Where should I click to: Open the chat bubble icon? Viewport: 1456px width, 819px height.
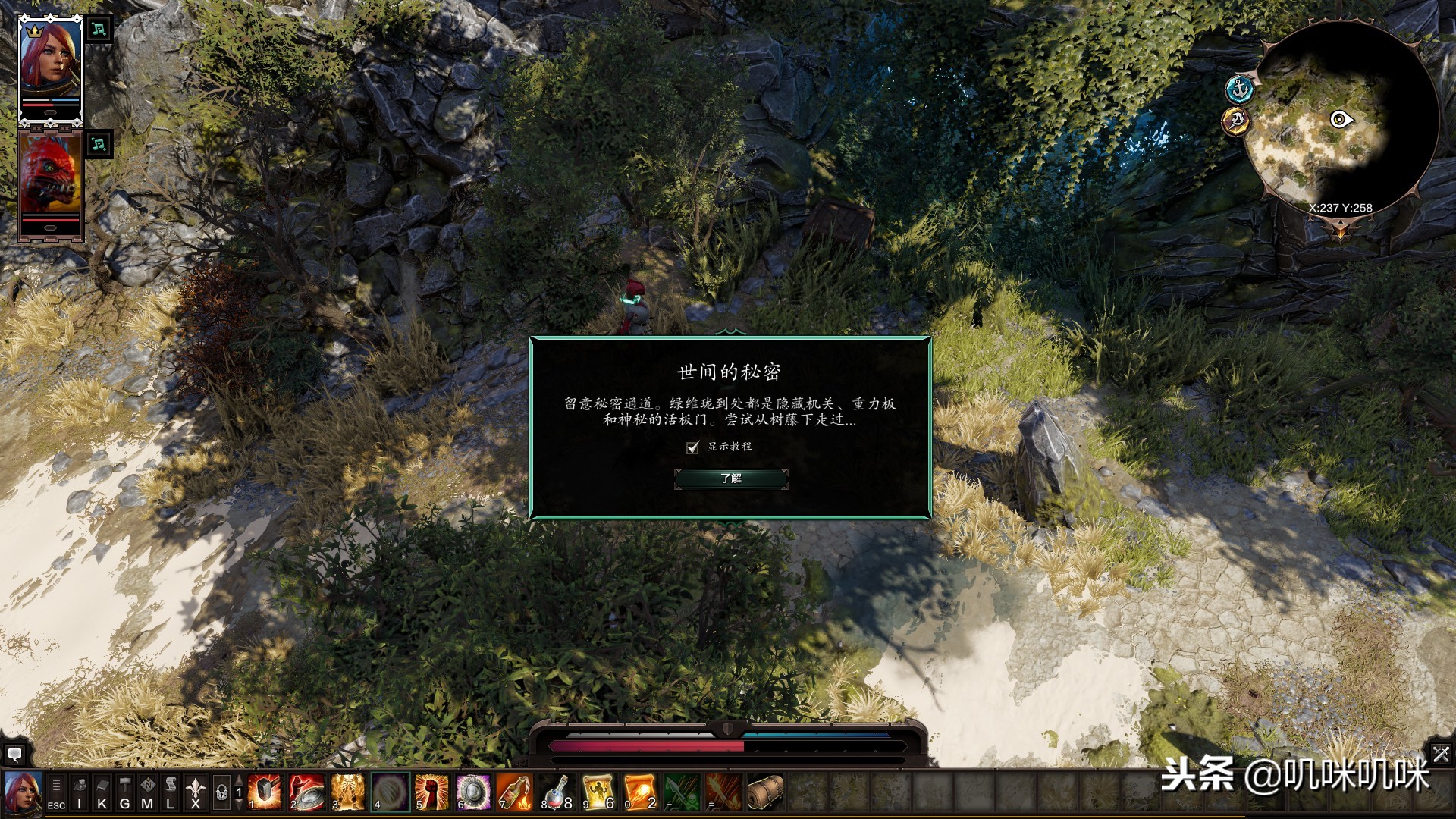[x=14, y=755]
